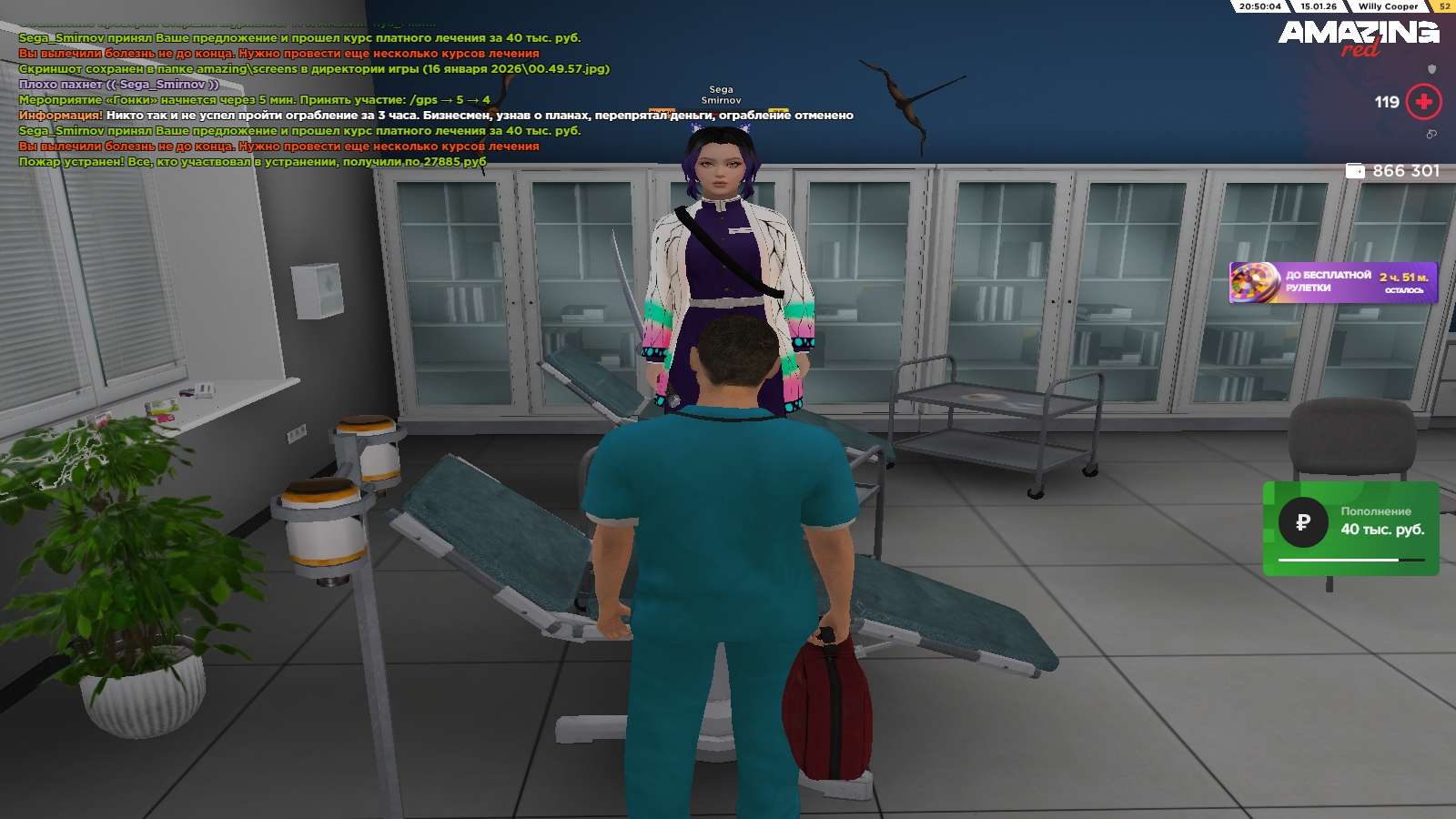Viewport: 1456px width, 819px height.
Task: Click the 40 тыс. руб. top-up notification
Action: coord(1350,527)
